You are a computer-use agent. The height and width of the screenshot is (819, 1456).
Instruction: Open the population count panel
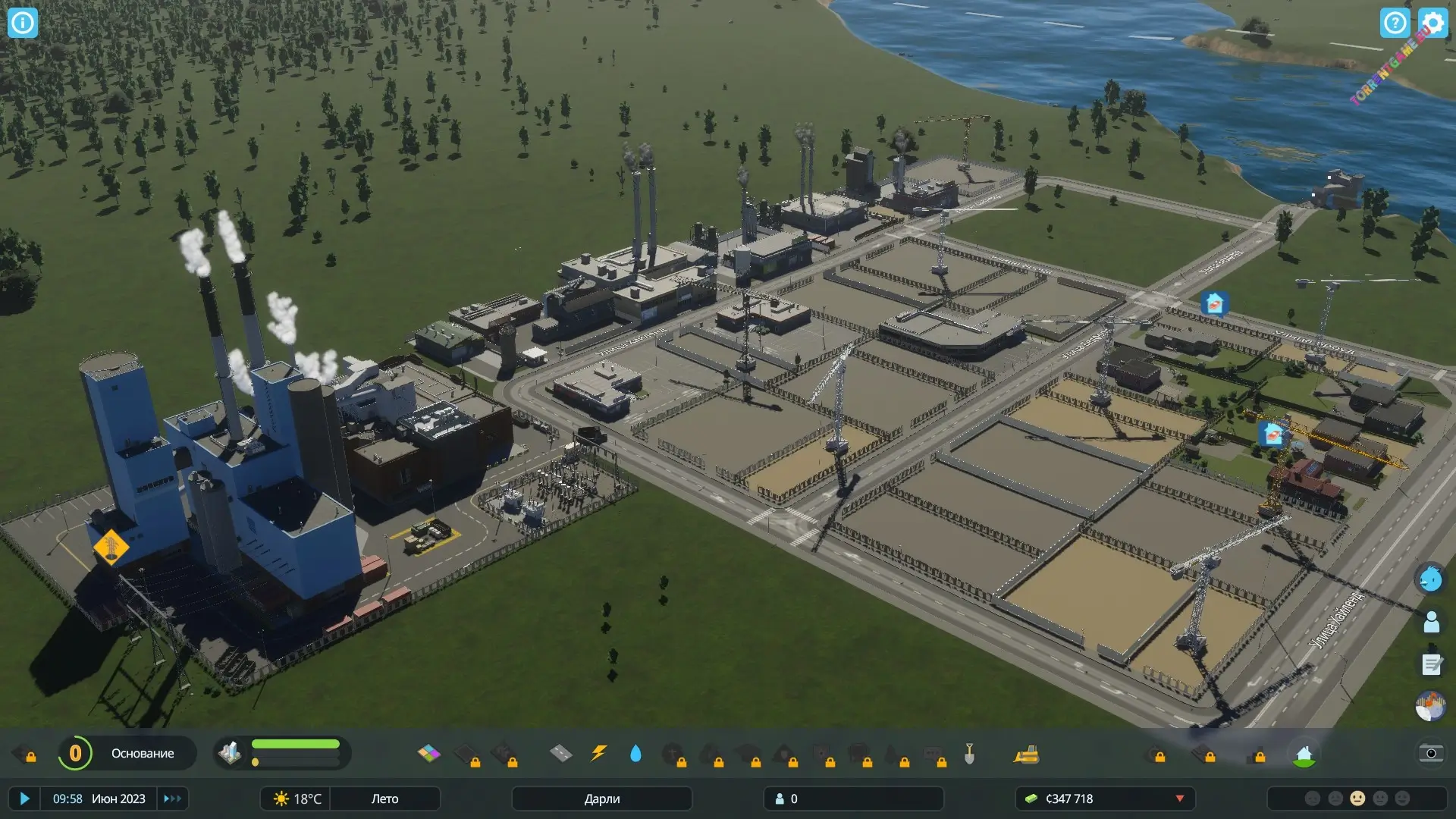853,799
